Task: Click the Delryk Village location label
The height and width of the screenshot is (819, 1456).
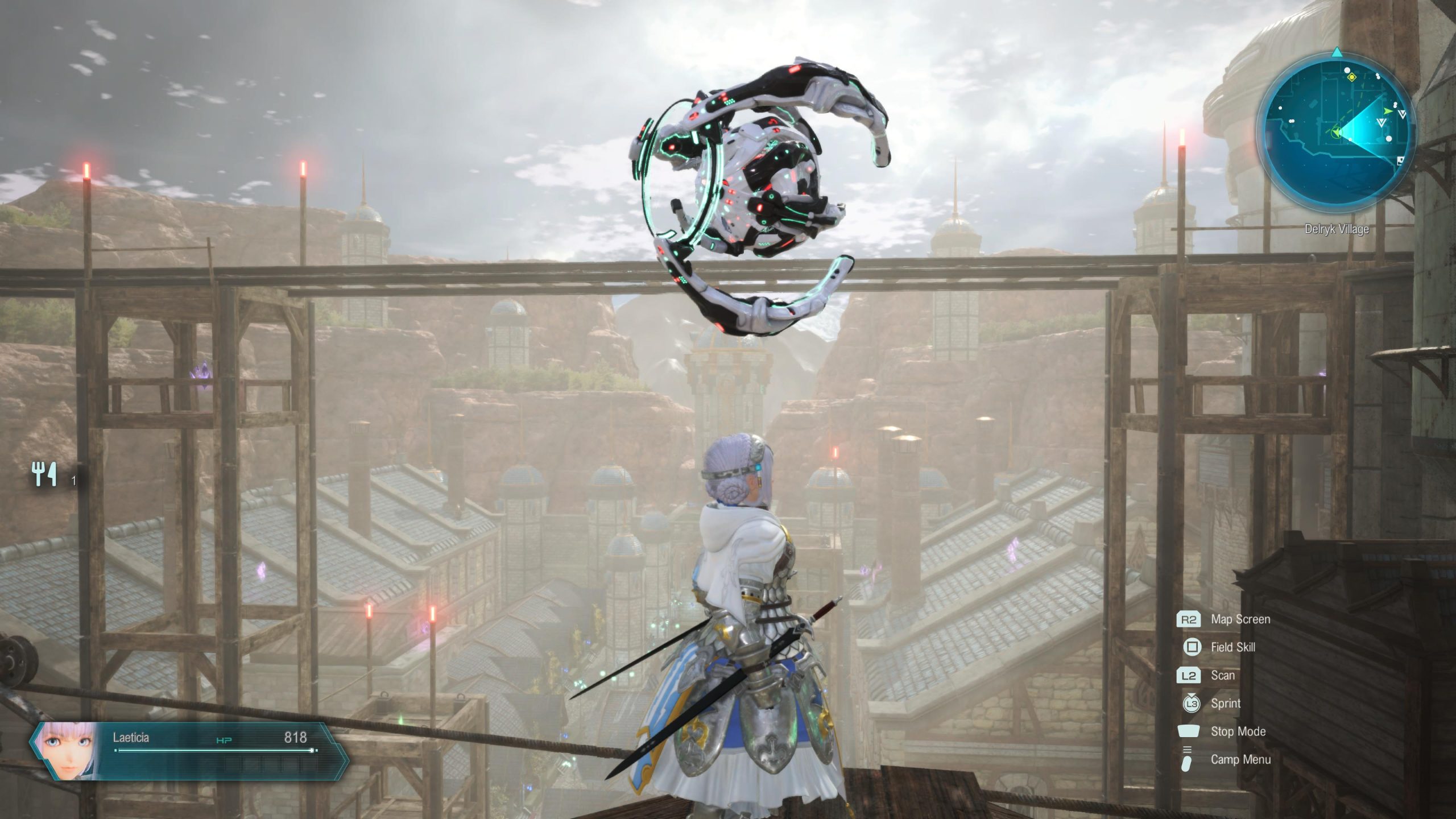Action: 1337,229
